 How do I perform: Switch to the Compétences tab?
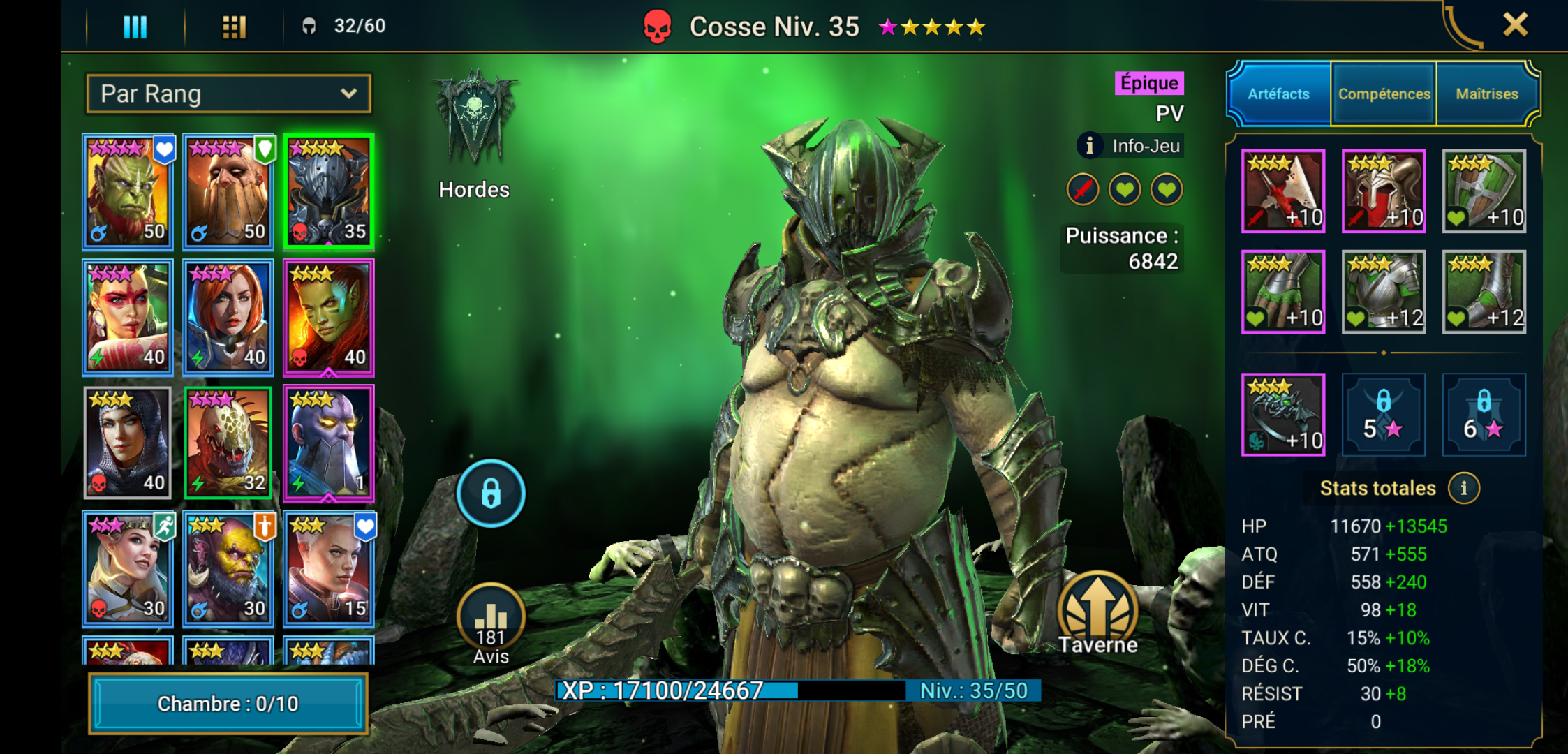click(x=1383, y=93)
